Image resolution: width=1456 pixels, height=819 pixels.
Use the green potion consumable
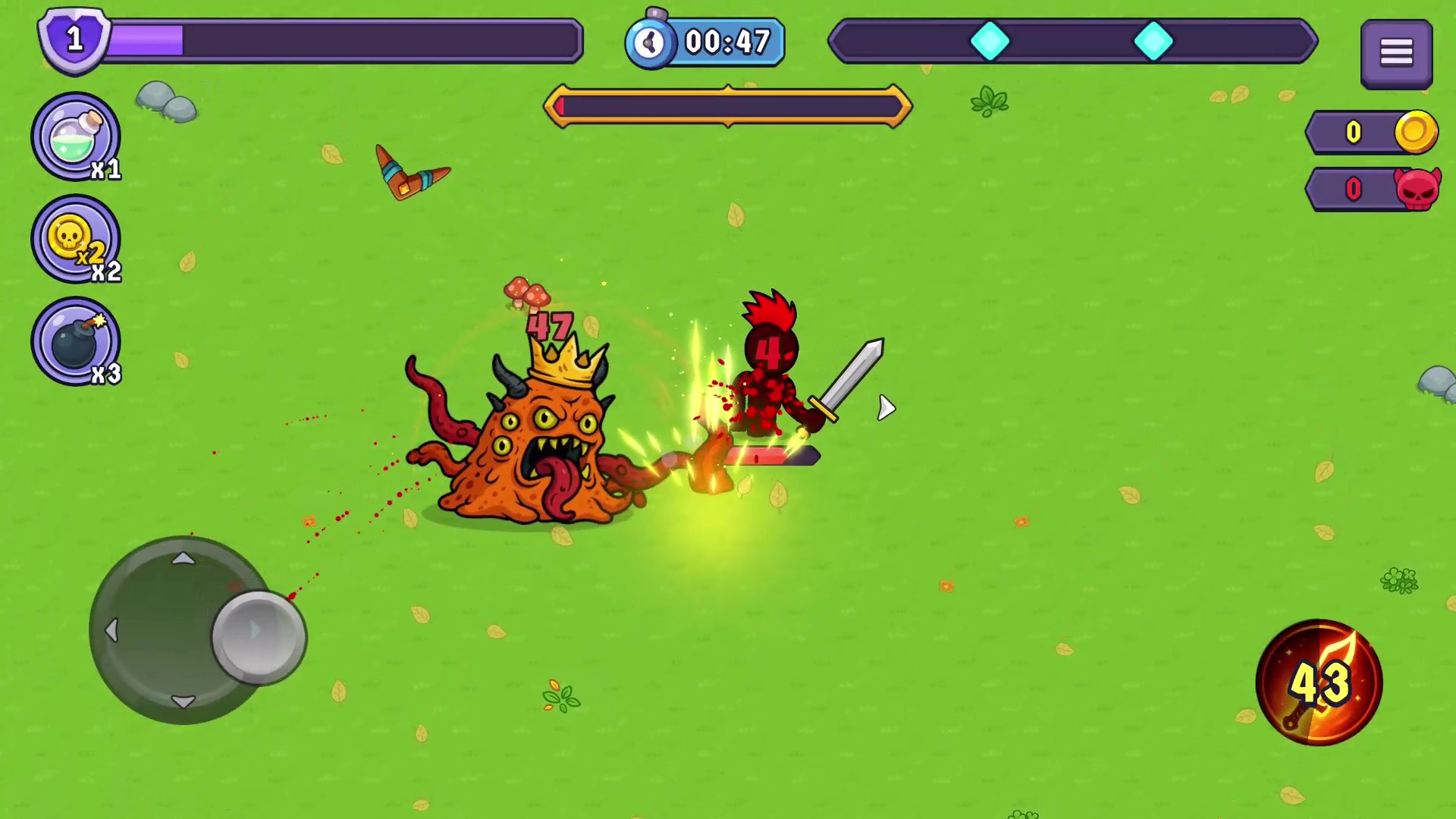pyautogui.click(x=76, y=136)
